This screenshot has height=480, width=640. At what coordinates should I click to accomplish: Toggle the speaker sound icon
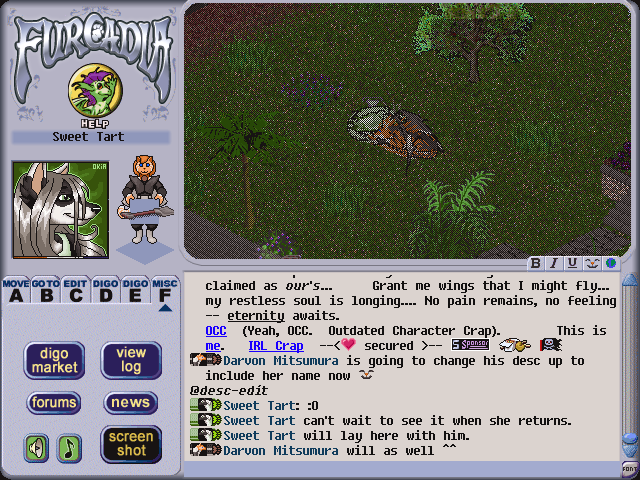pyautogui.click(x=37, y=447)
